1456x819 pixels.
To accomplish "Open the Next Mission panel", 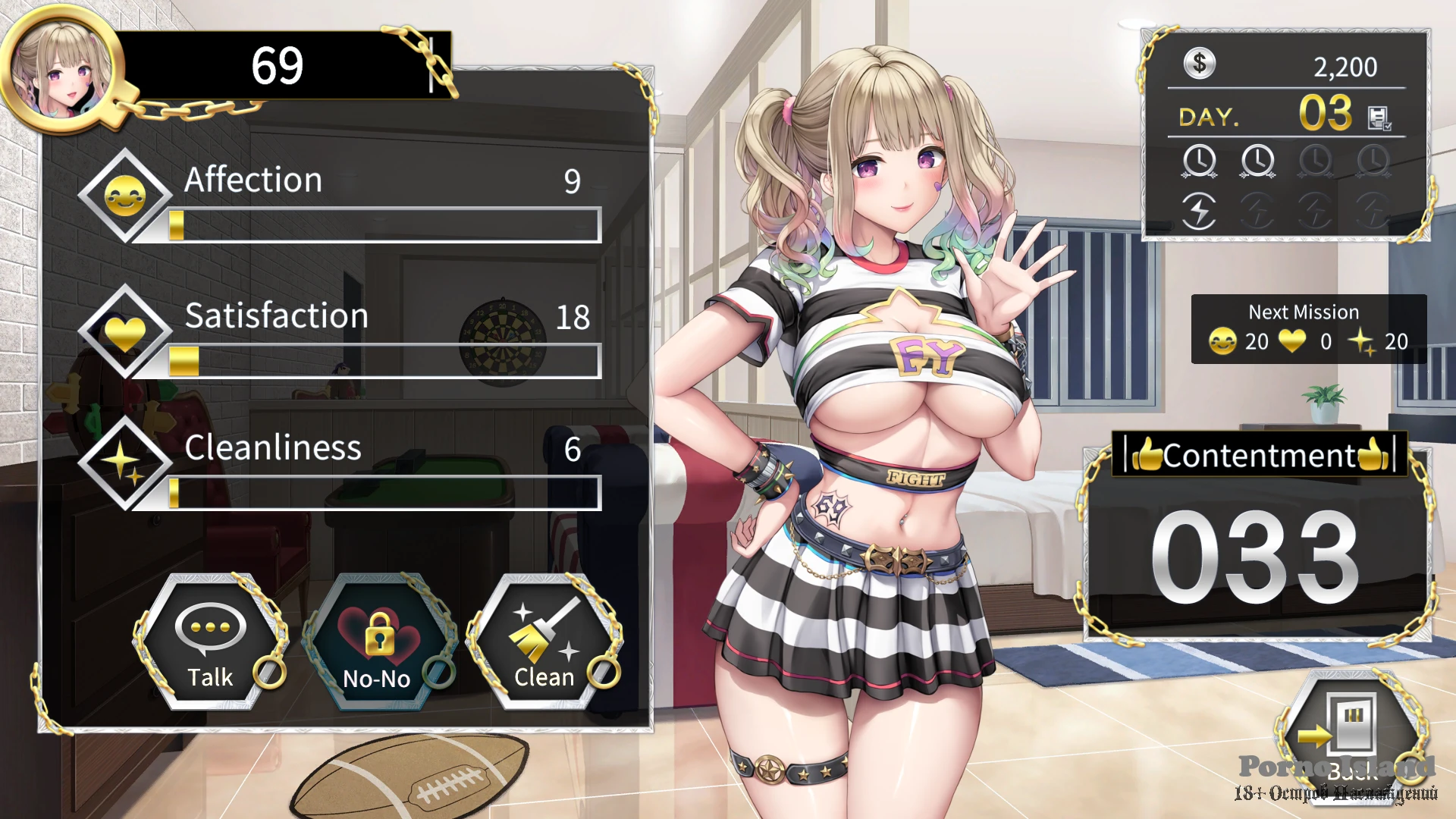I will (1308, 329).
